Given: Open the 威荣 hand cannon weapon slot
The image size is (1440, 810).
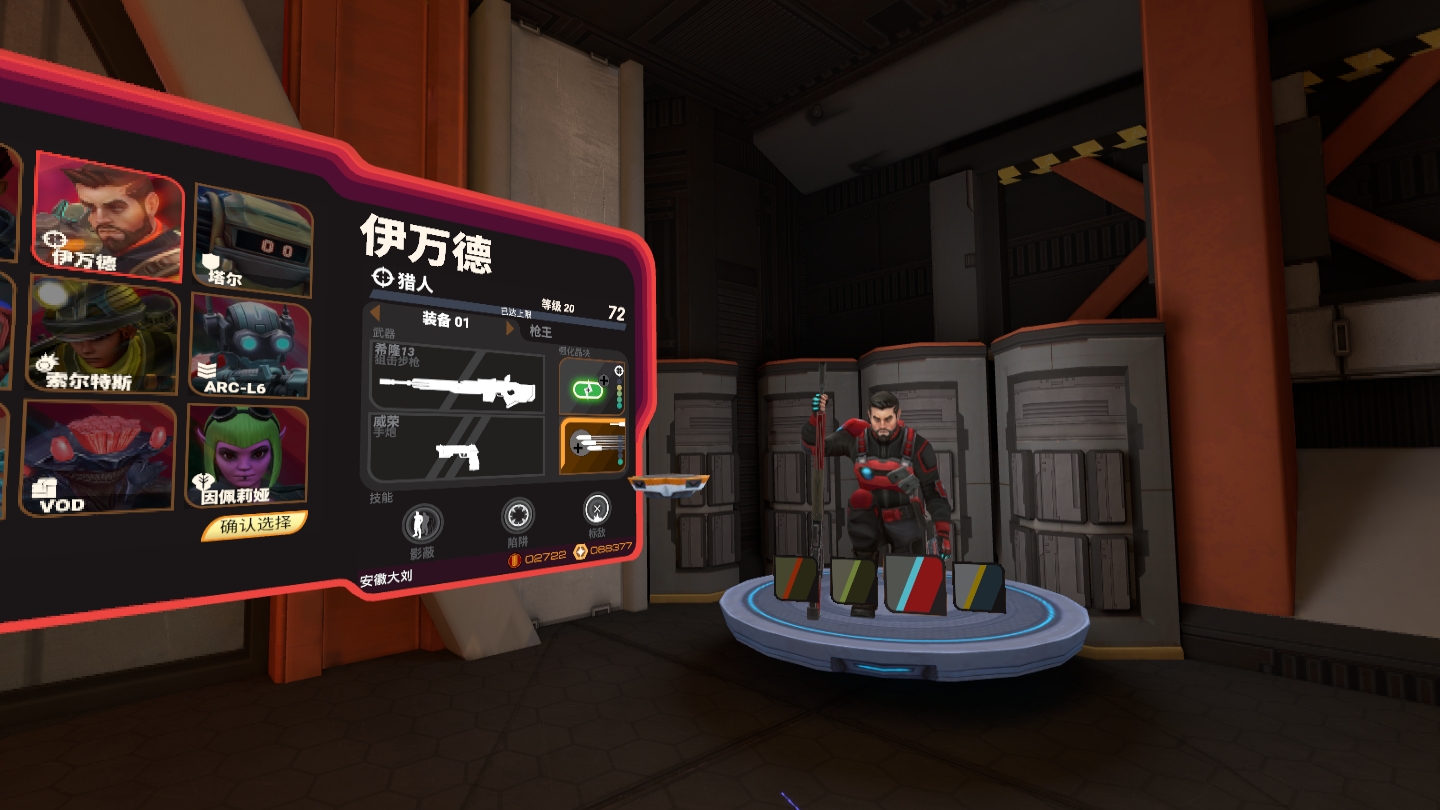Looking at the screenshot, I should click(x=457, y=450).
